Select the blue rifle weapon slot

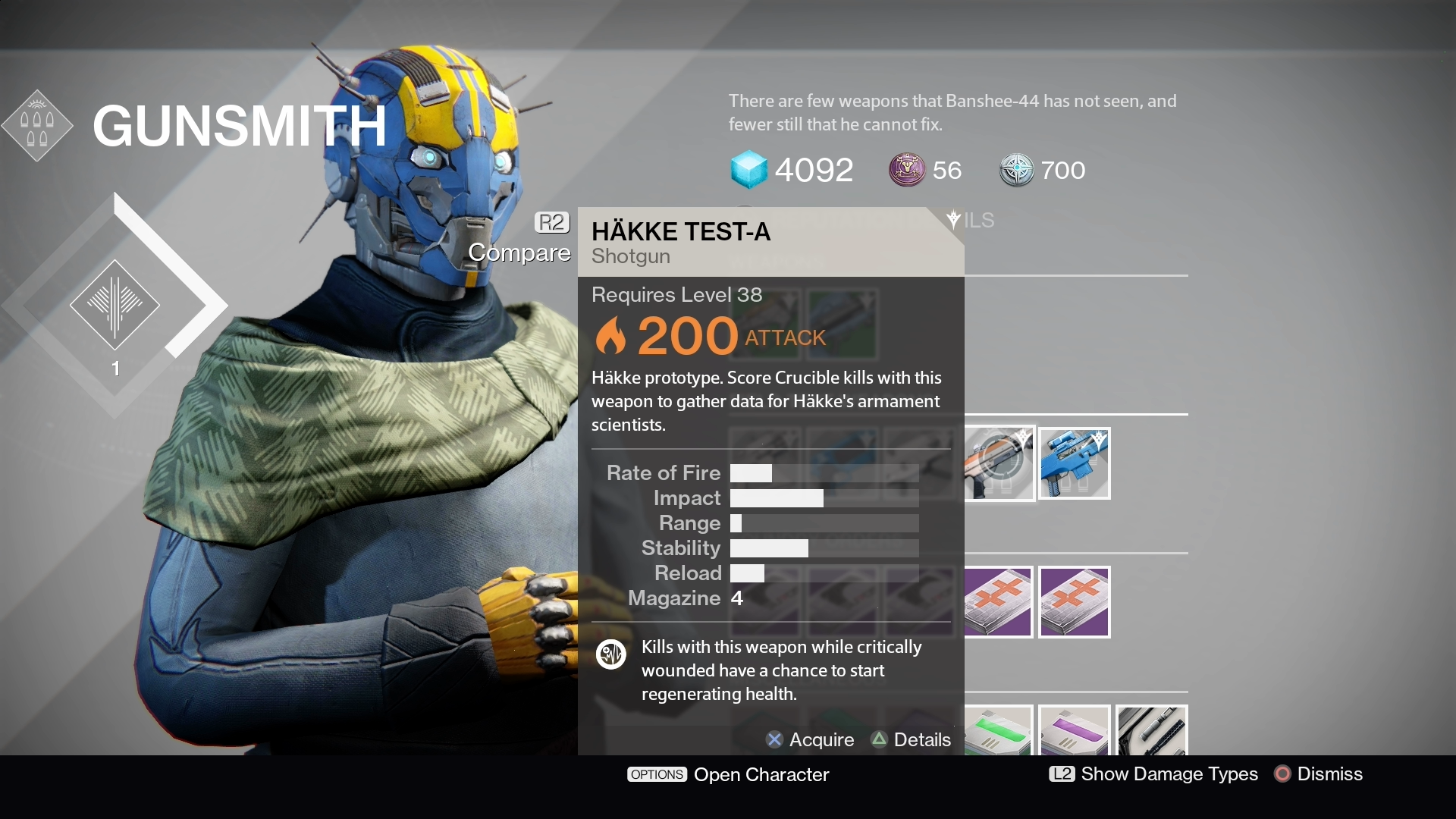[1074, 463]
